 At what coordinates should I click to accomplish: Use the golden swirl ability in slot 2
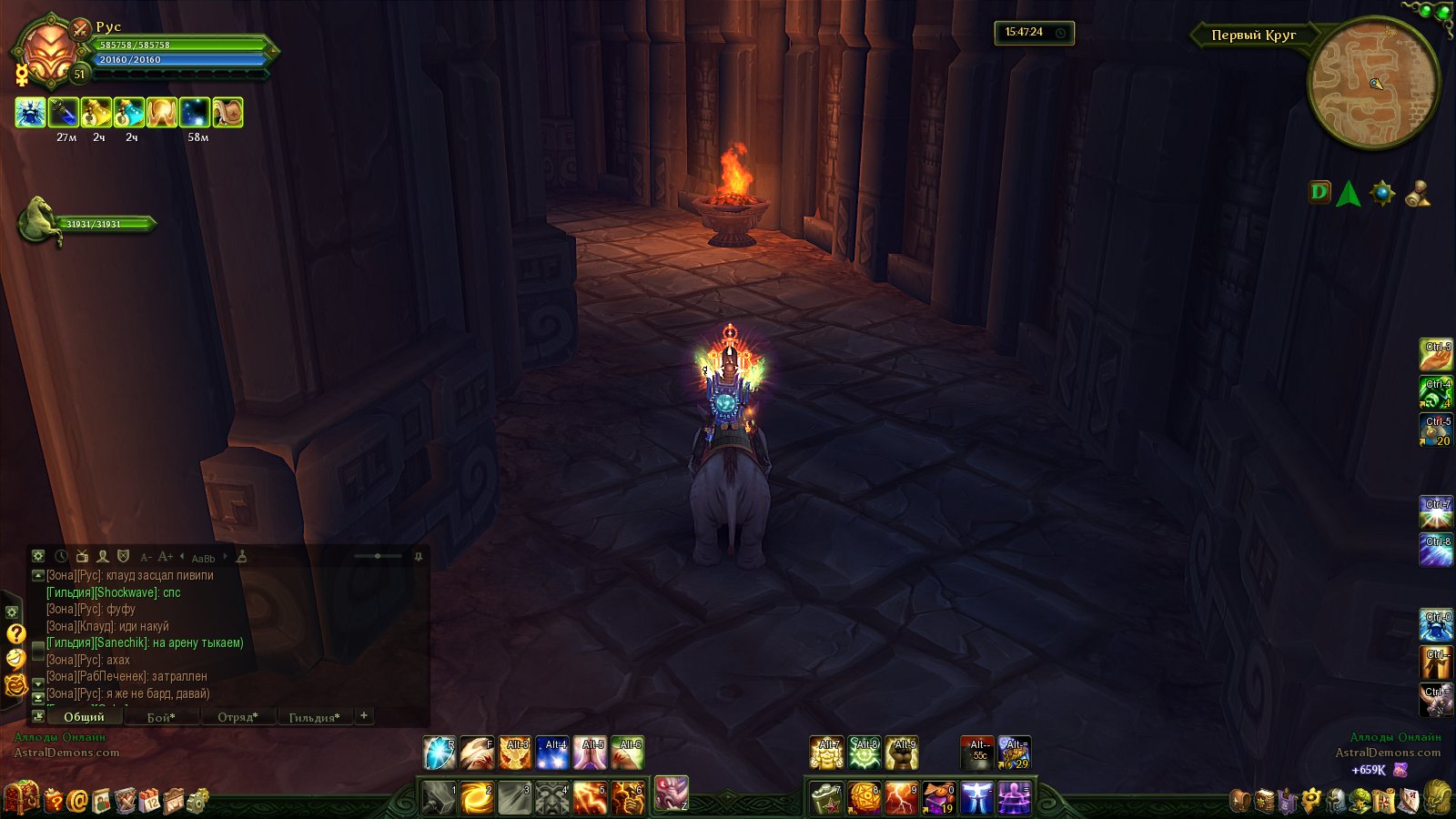click(x=477, y=798)
